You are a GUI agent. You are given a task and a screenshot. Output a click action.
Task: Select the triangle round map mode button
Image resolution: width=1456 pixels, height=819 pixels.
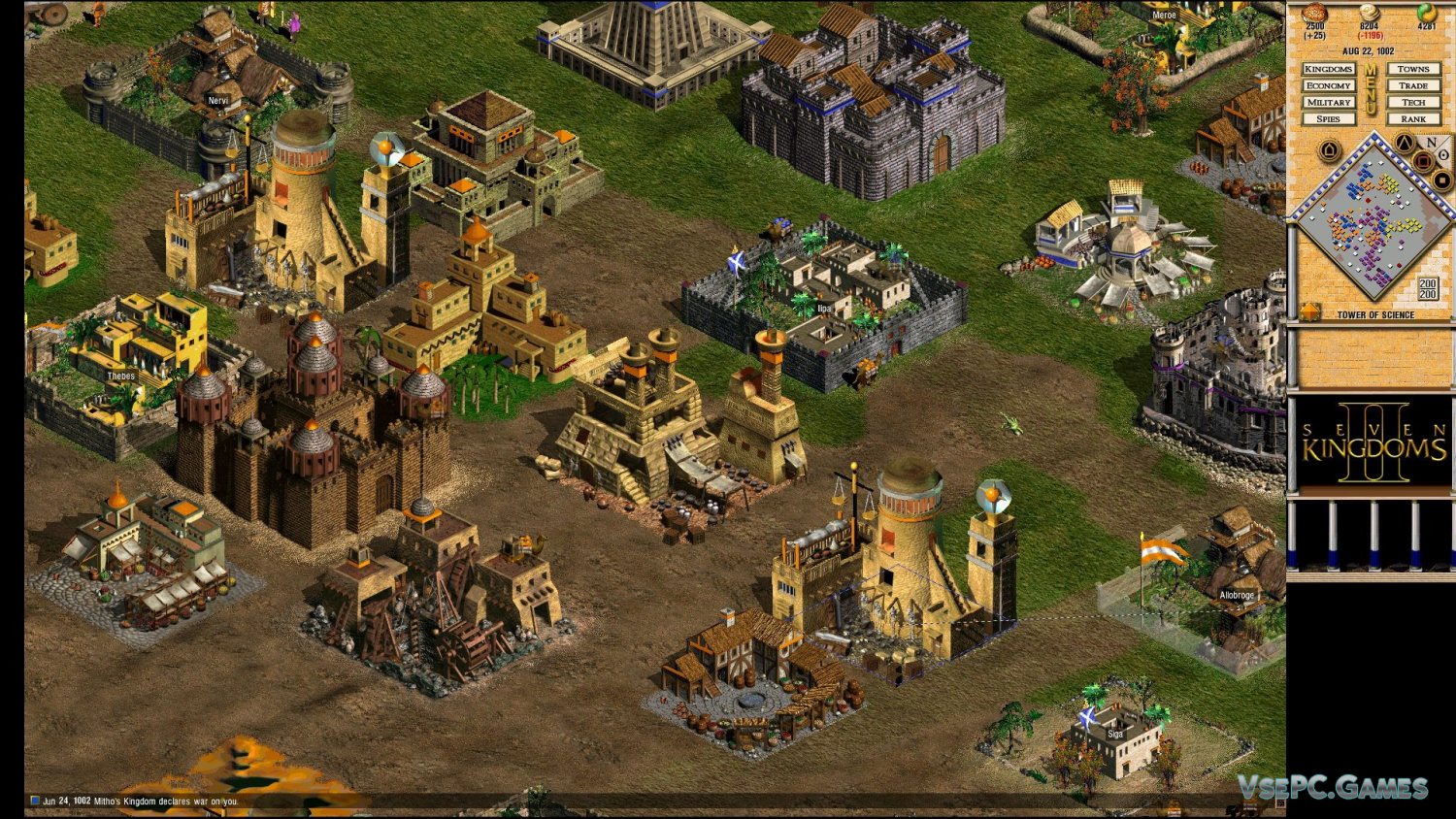tap(1404, 145)
